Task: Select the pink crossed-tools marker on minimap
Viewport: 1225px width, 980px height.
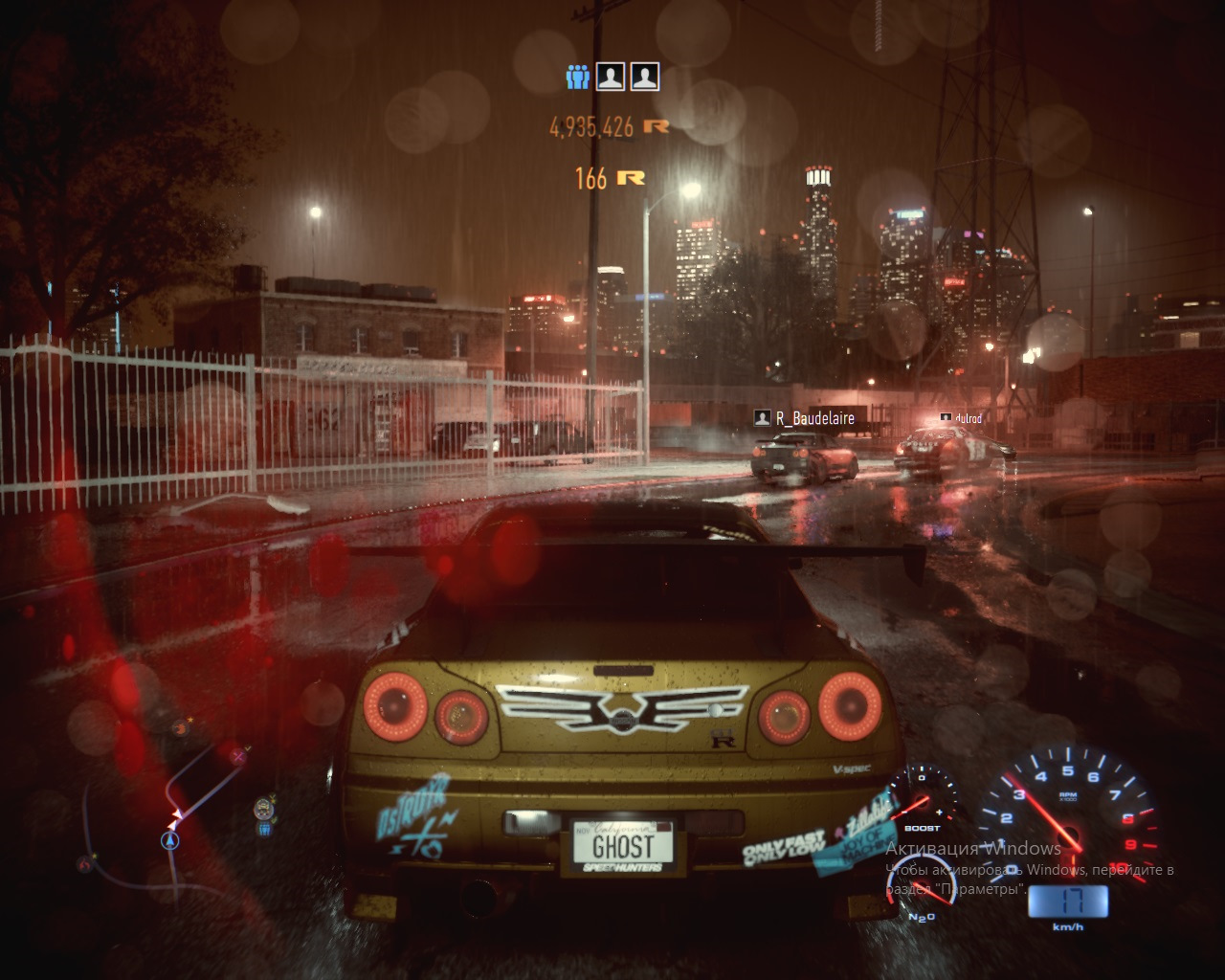Action: click(x=238, y=756)
